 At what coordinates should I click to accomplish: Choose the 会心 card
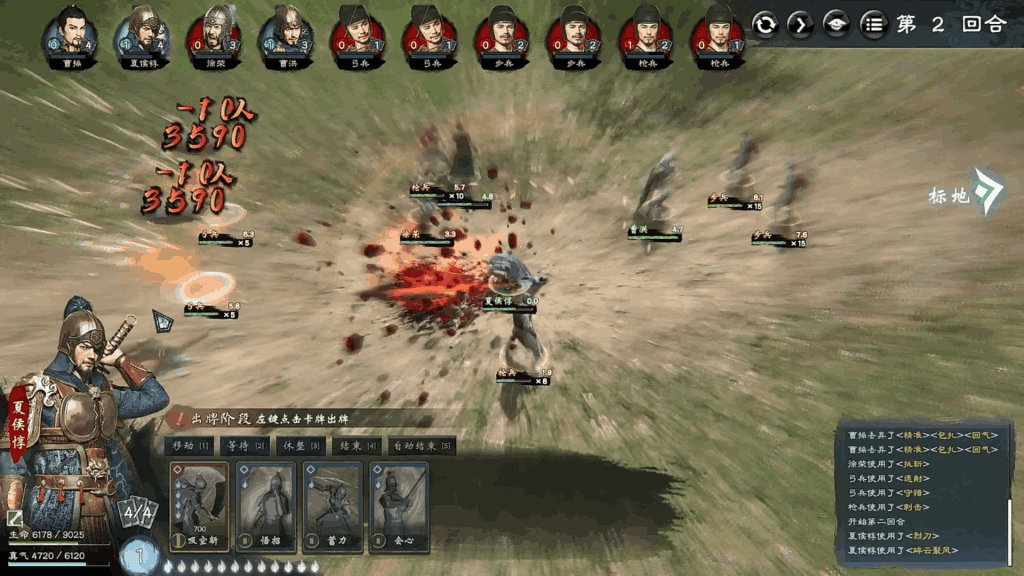click(x=399, y=508)
